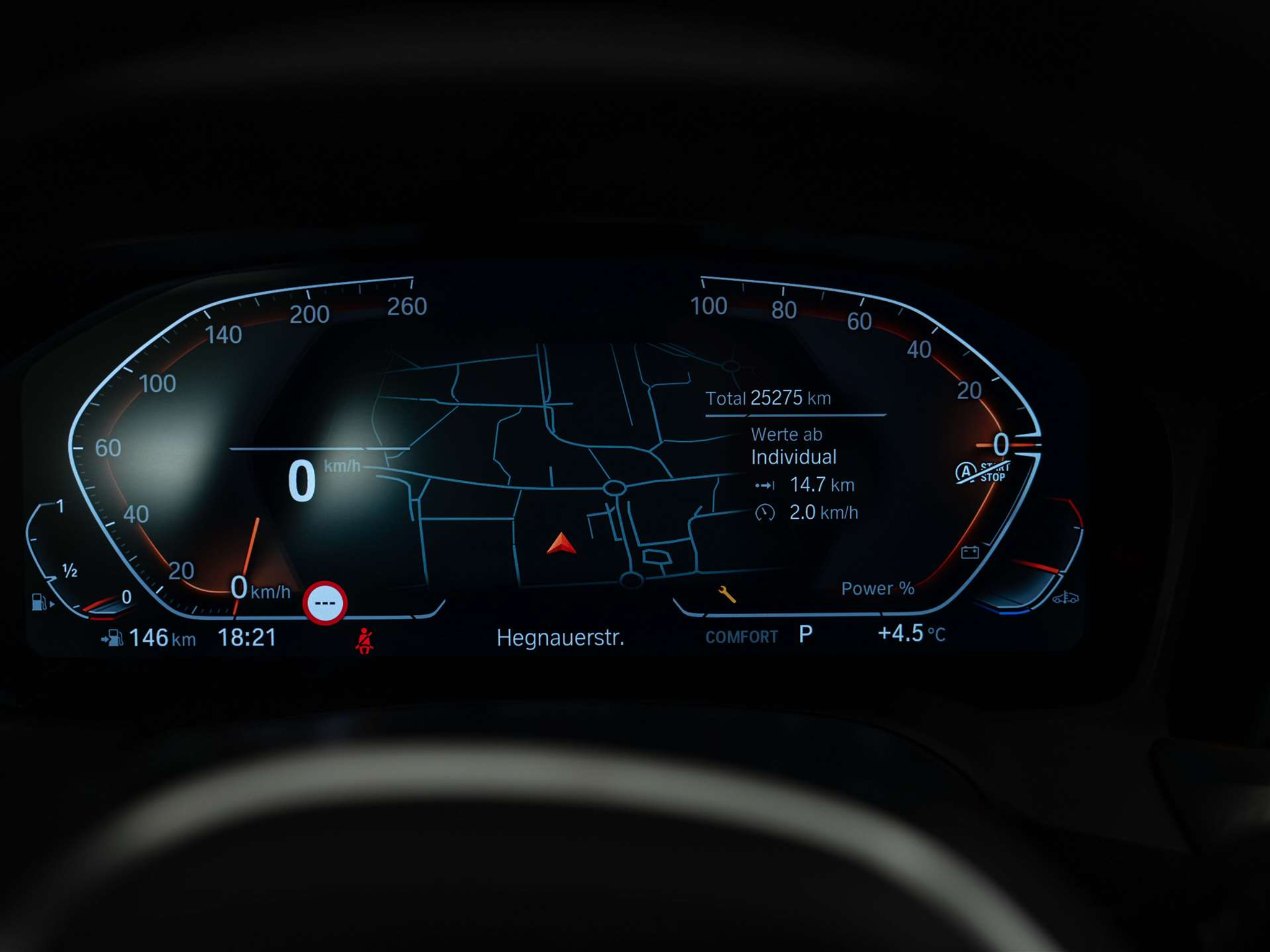Click the speed limit sign indicator
Screen dimensions: 1270x952
tap(325, 603)
